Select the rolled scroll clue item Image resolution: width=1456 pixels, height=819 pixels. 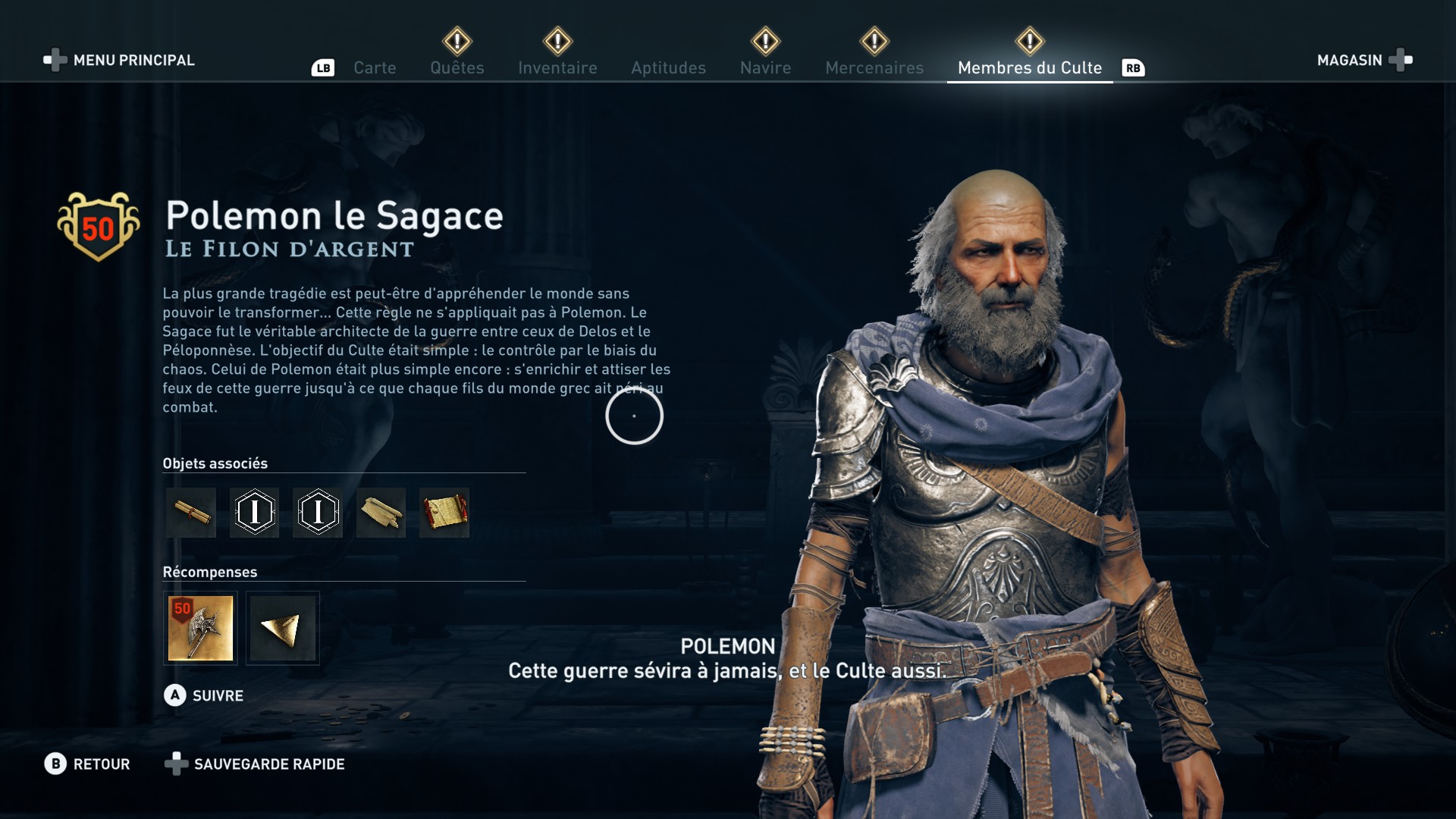coord(191,513)
